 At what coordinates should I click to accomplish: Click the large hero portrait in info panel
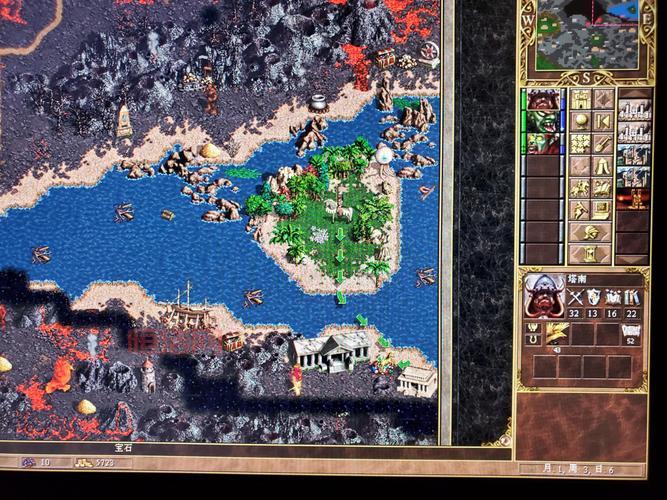click(x=544, y=294)
